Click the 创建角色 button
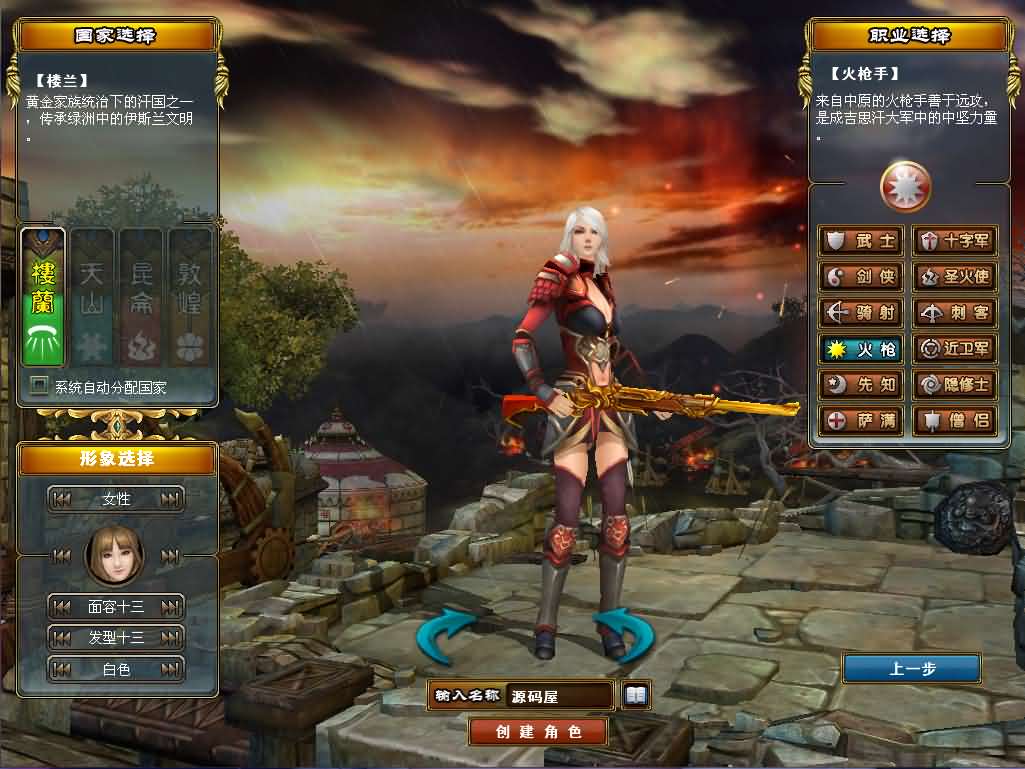 [x=538, y=731]
